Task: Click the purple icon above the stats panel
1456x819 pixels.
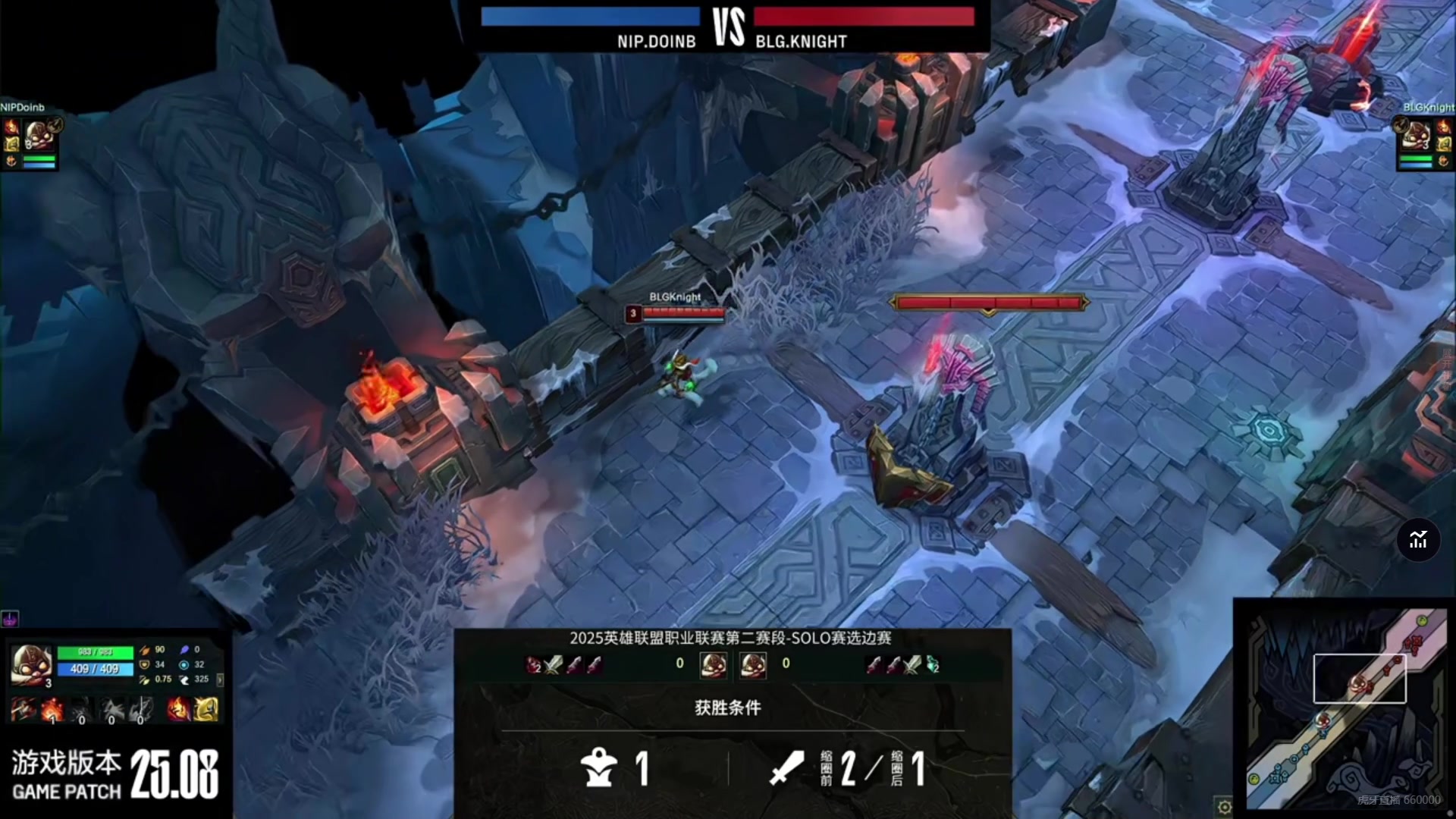Action: point(10,619)
